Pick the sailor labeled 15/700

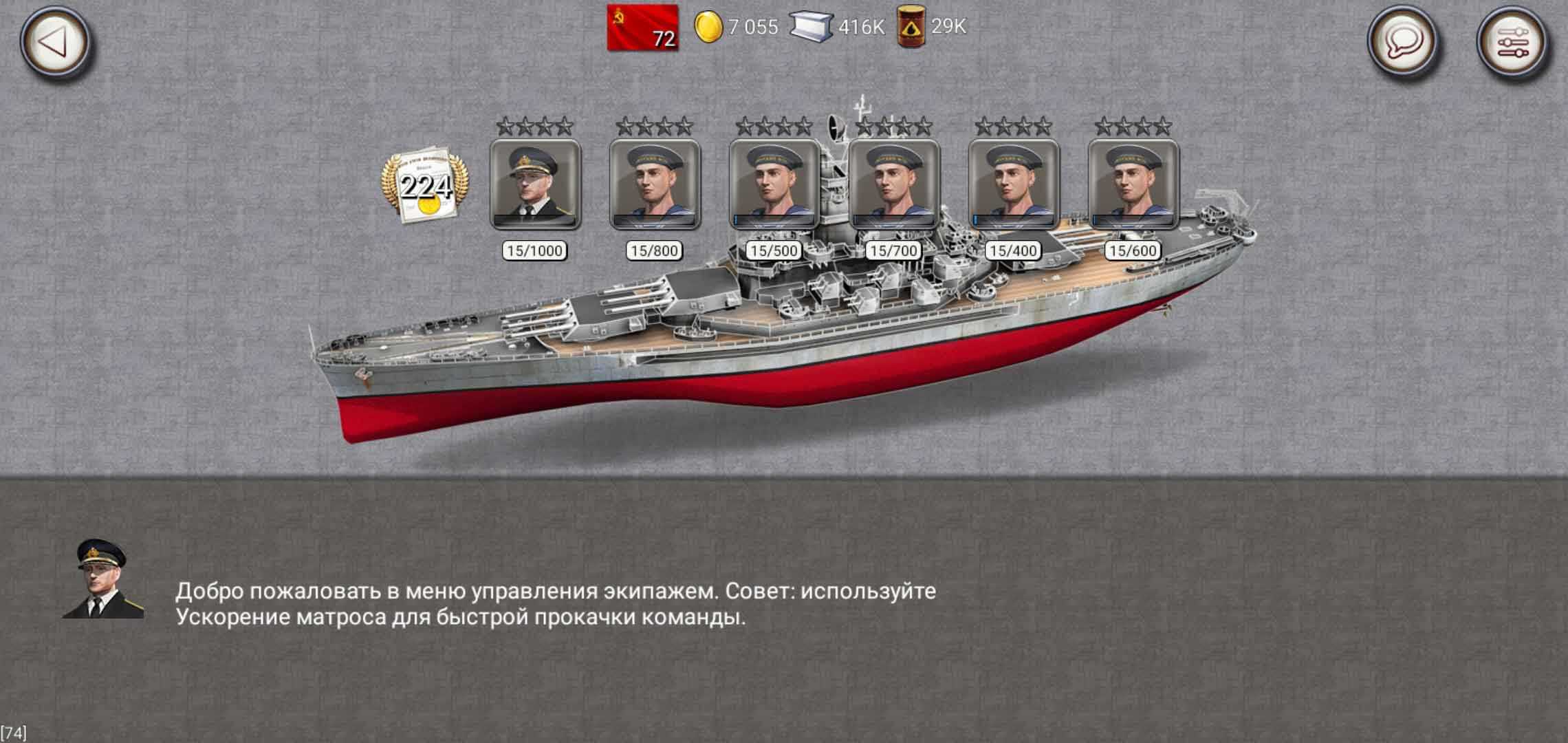[x=894, y=184]
